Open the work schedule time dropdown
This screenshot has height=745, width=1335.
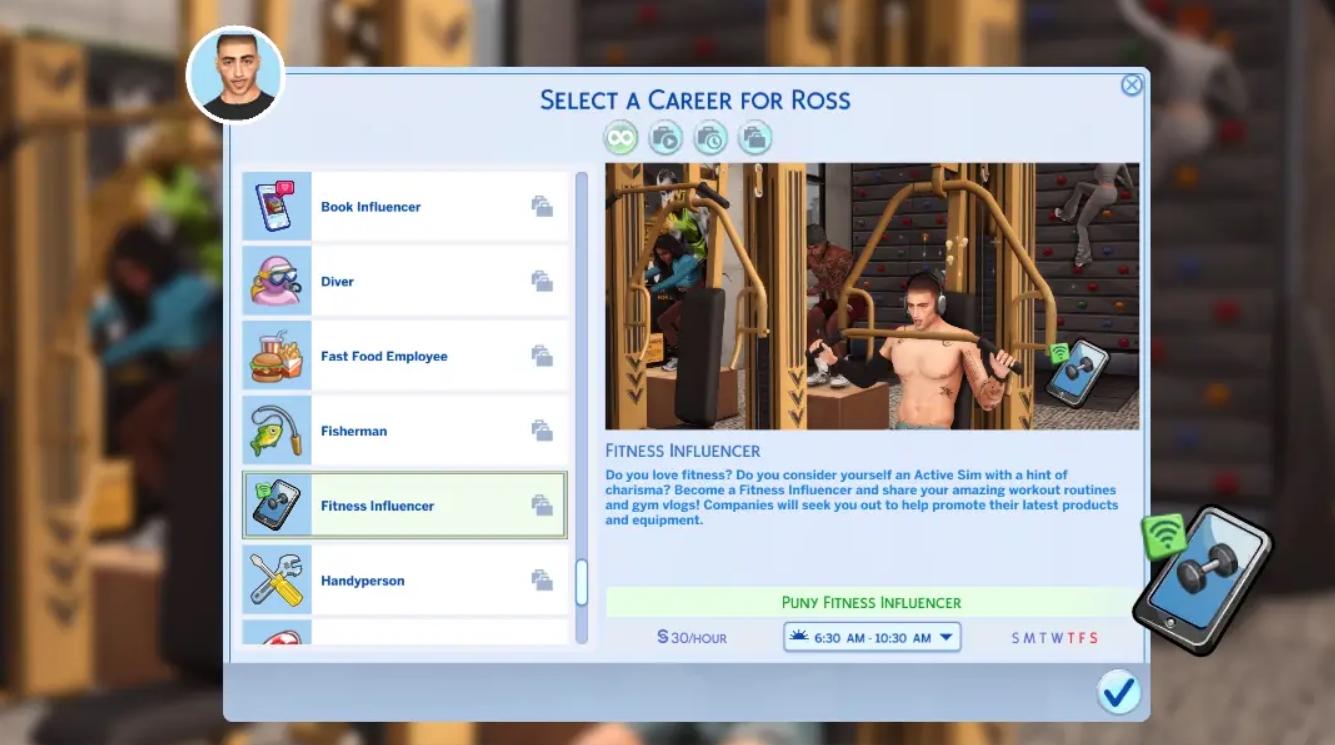(871, 637)
